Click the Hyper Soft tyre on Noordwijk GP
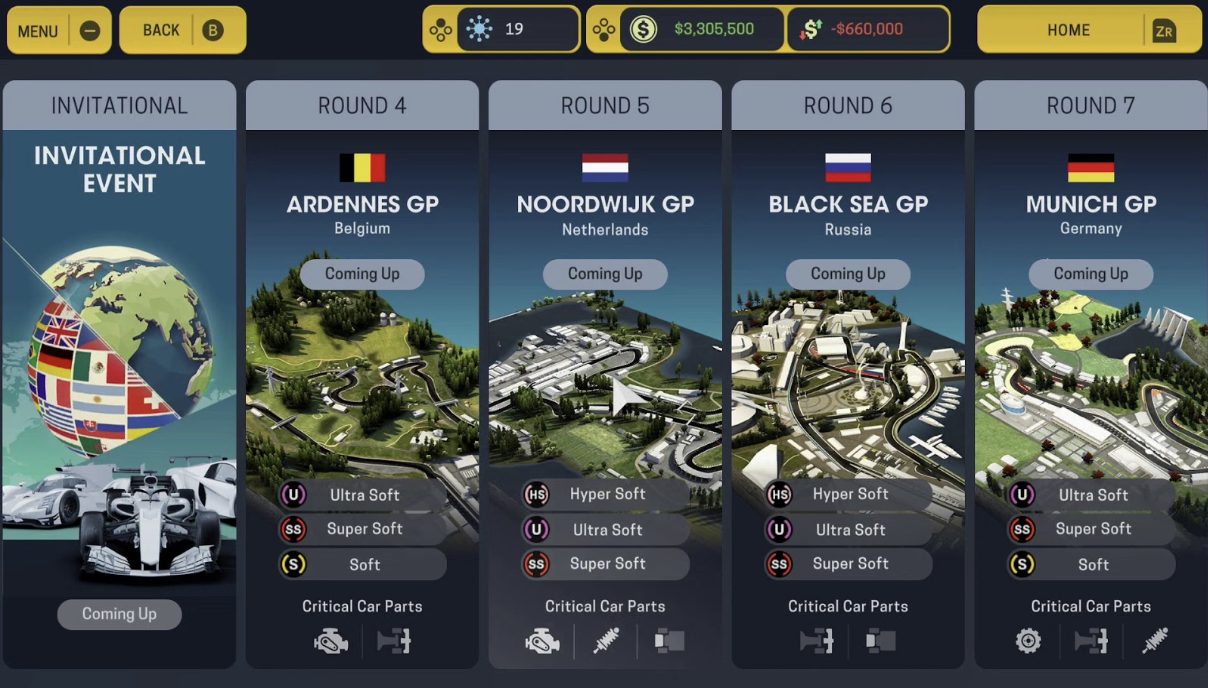This screenshot has height=688, width=1208. coord(606,494)
